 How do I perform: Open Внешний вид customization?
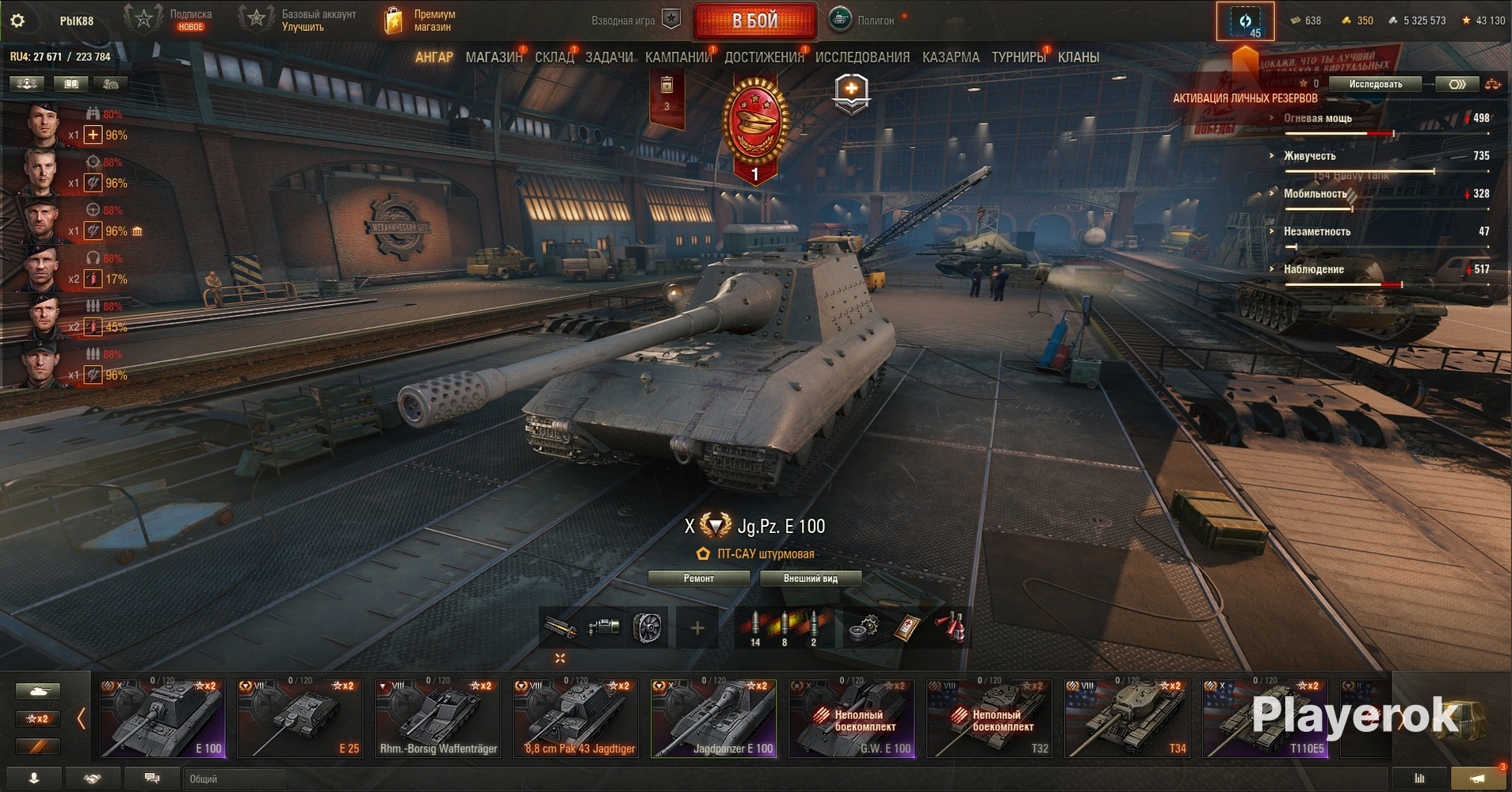tap(810, 578)
